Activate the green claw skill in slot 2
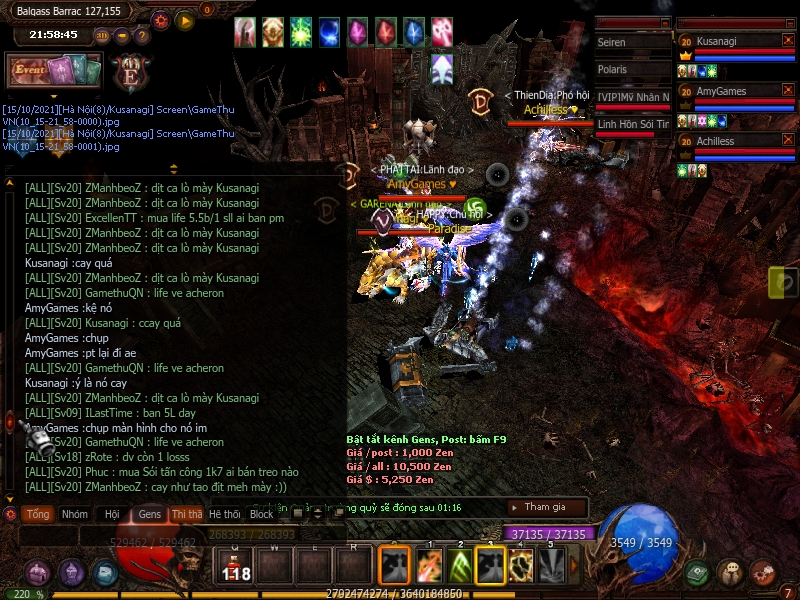This screenshot has height=600, width=800. point(462,567)
